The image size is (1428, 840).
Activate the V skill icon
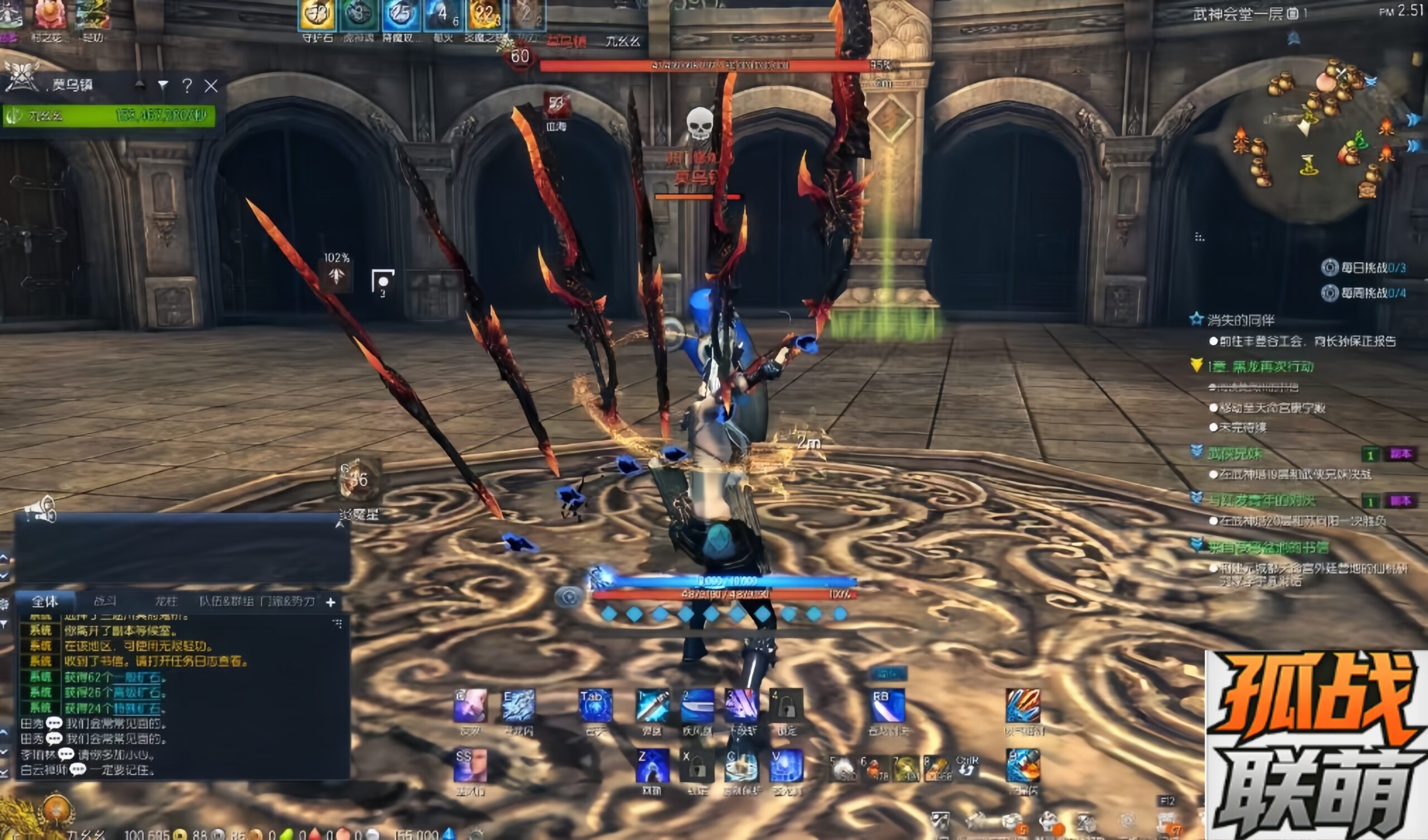coord(786,766)
